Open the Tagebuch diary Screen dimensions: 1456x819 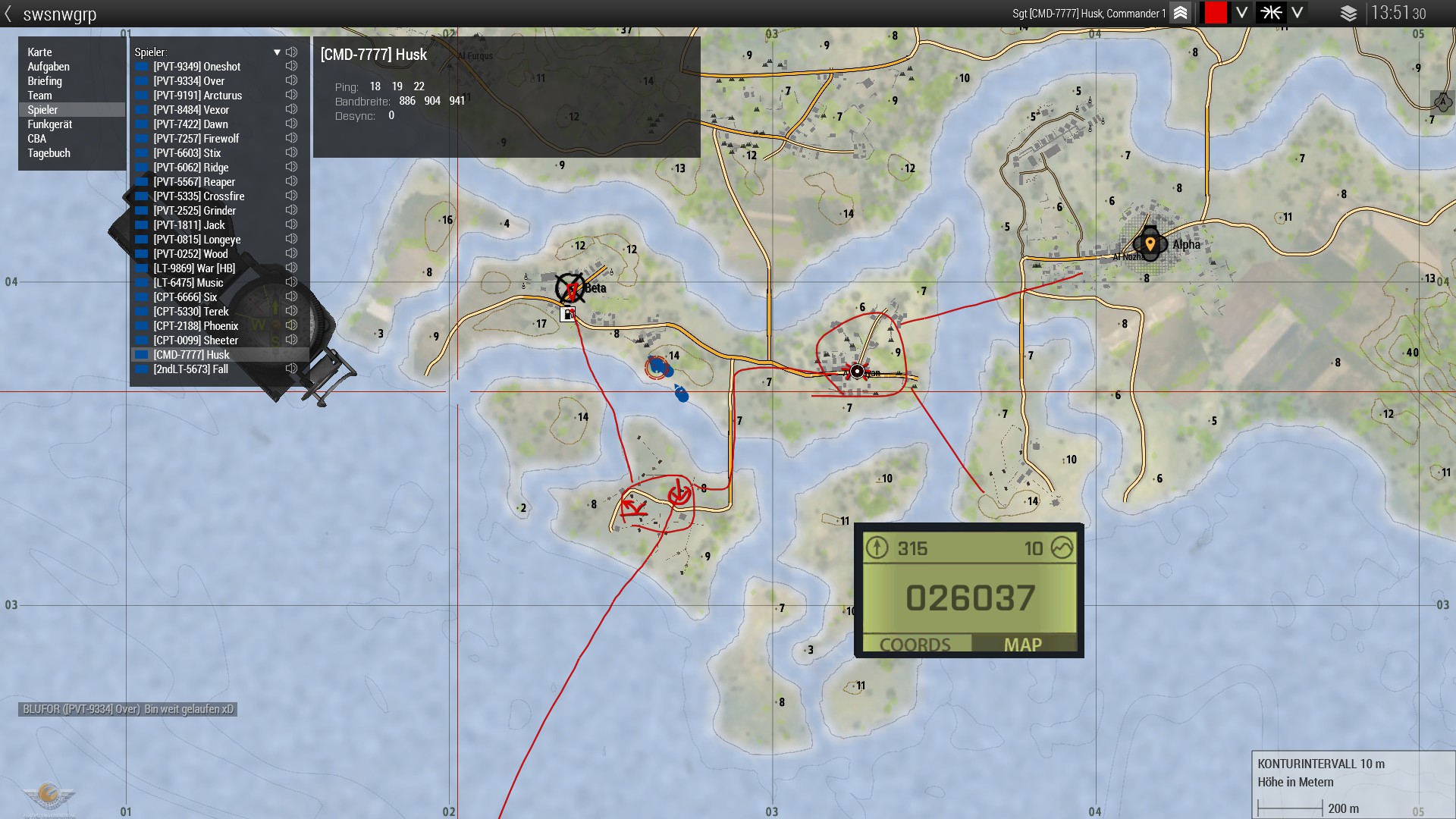tap(49, 153)
